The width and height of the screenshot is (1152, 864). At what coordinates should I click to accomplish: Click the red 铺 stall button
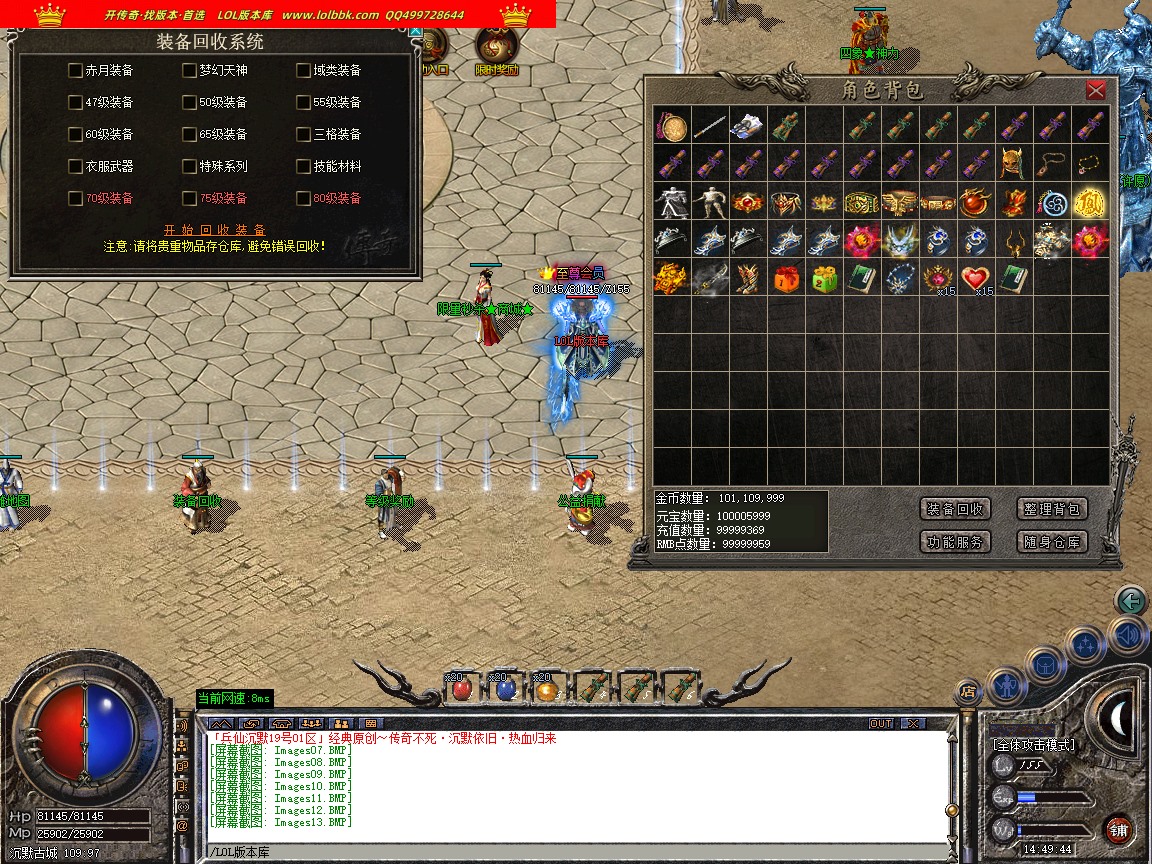point(1119,829)
